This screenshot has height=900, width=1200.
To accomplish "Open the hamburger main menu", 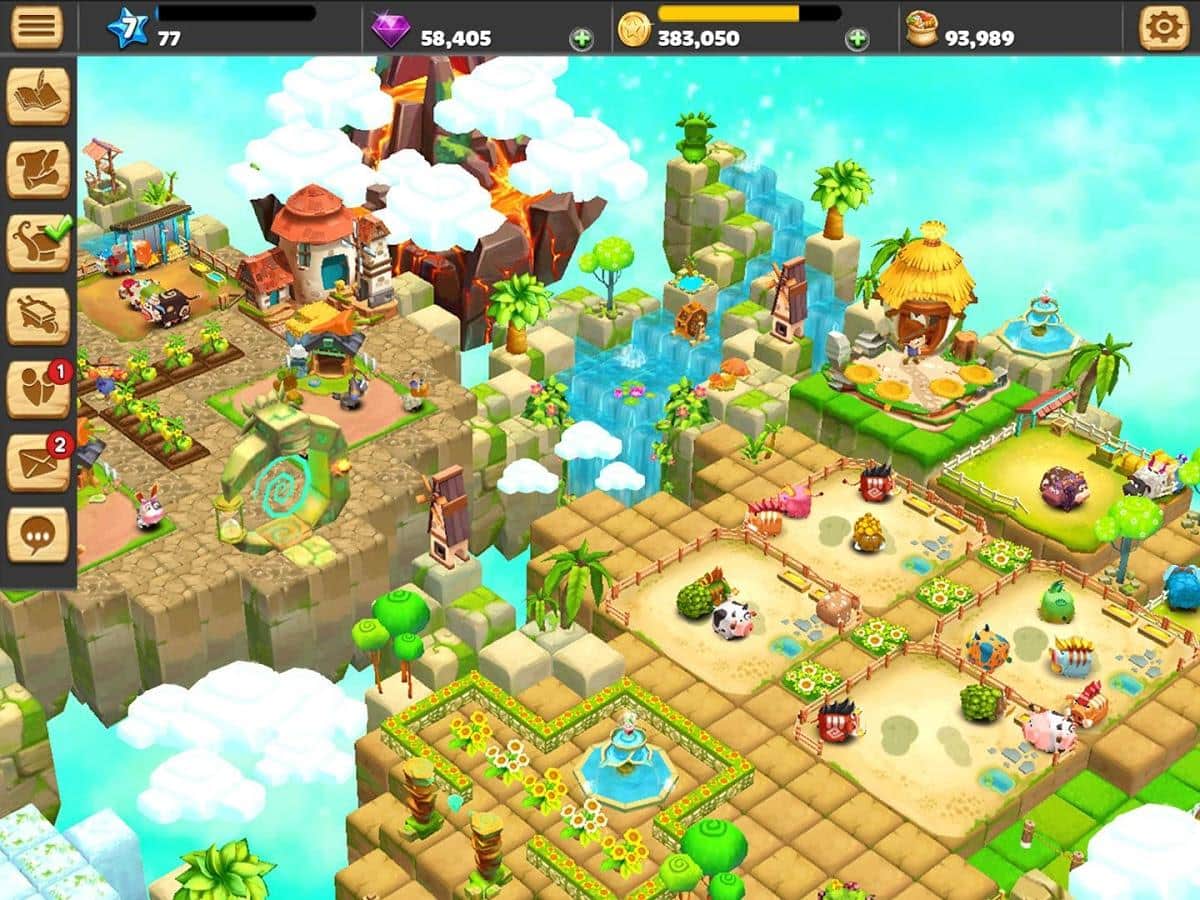I will click(37, 27).
